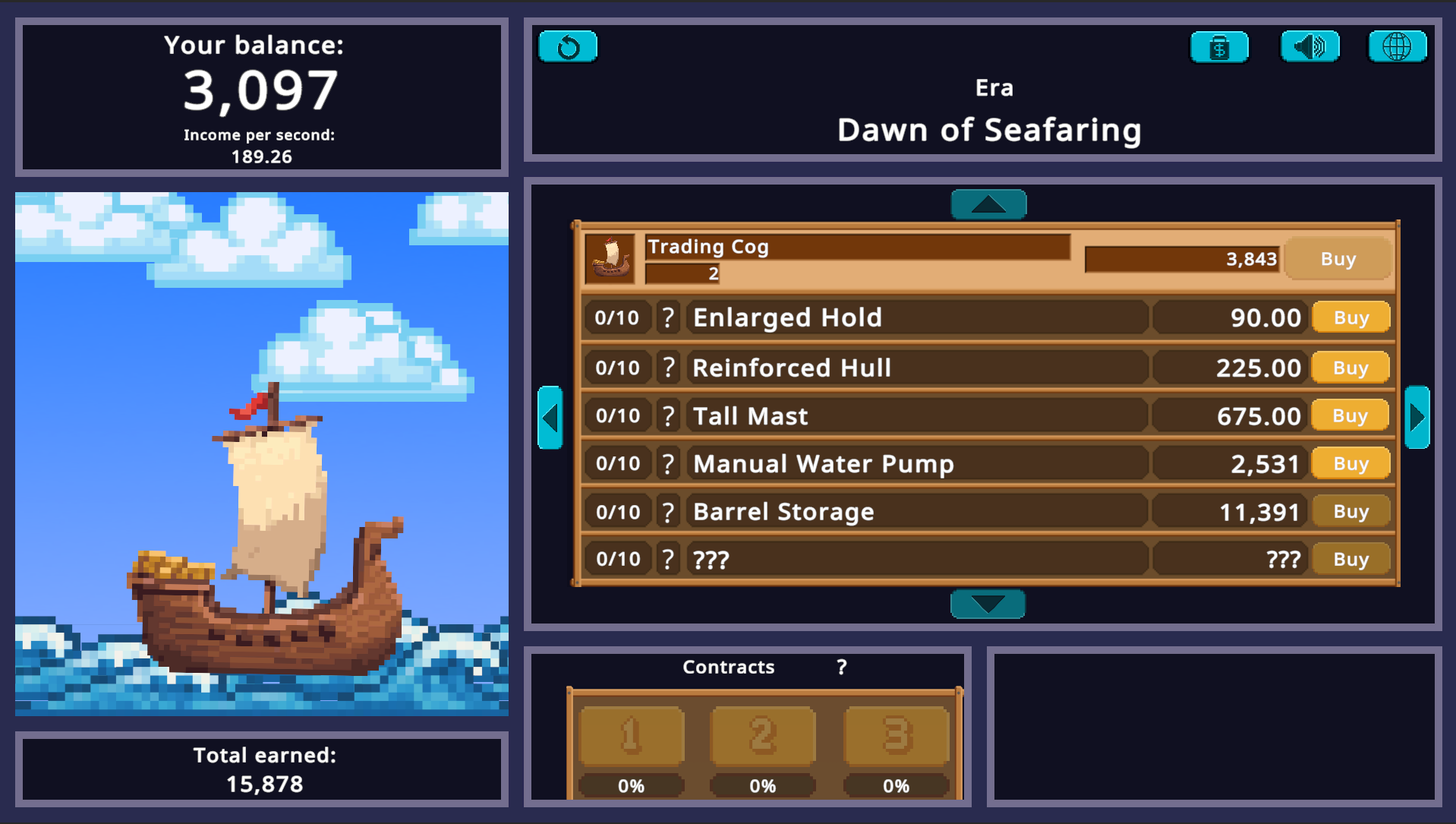Viewport: 1456px width, 824px height.
Task: Click the reset/restart icon
Action: coord(567,46)
